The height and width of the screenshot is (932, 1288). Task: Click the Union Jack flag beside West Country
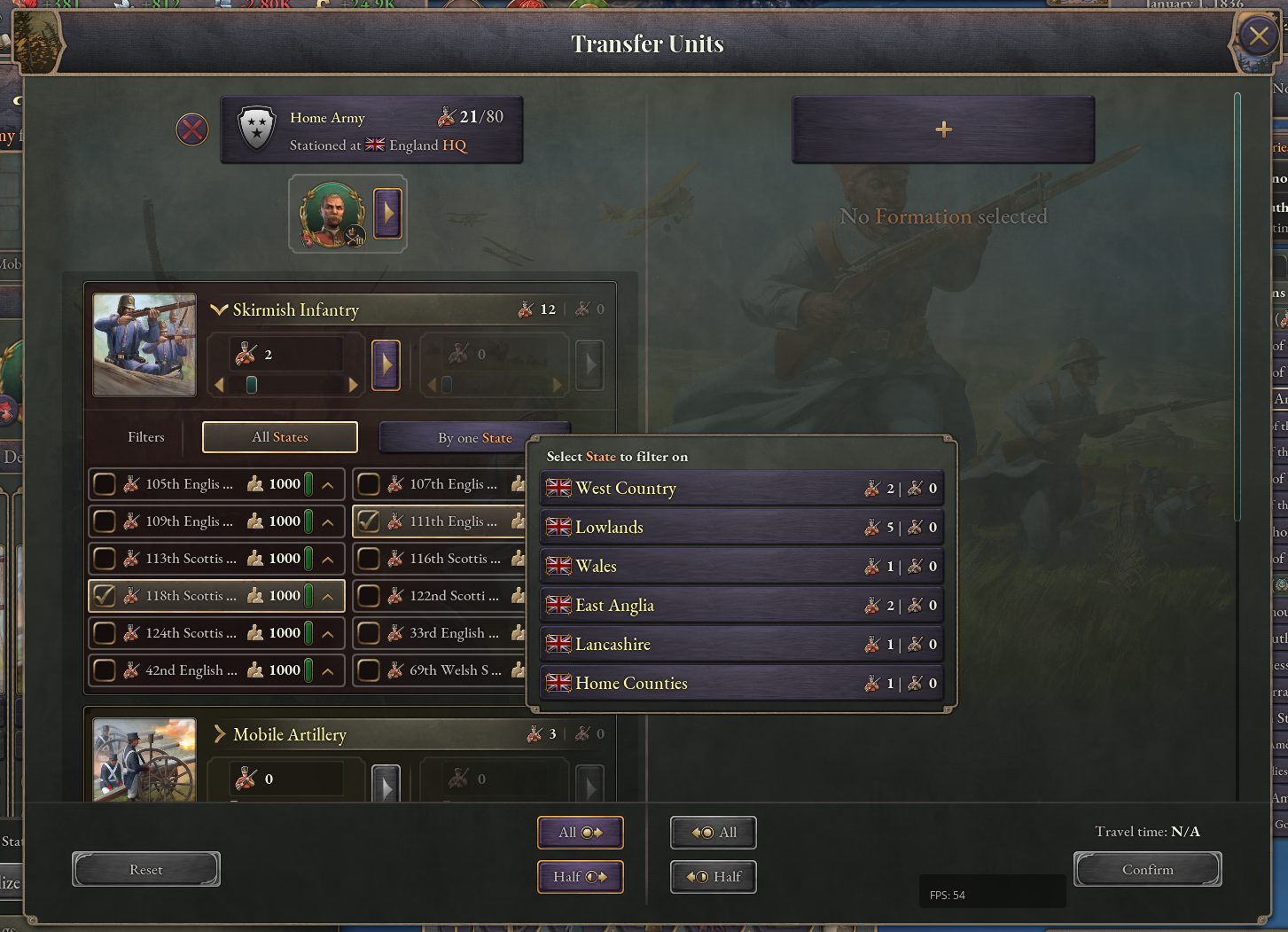(x=558, y=487)
